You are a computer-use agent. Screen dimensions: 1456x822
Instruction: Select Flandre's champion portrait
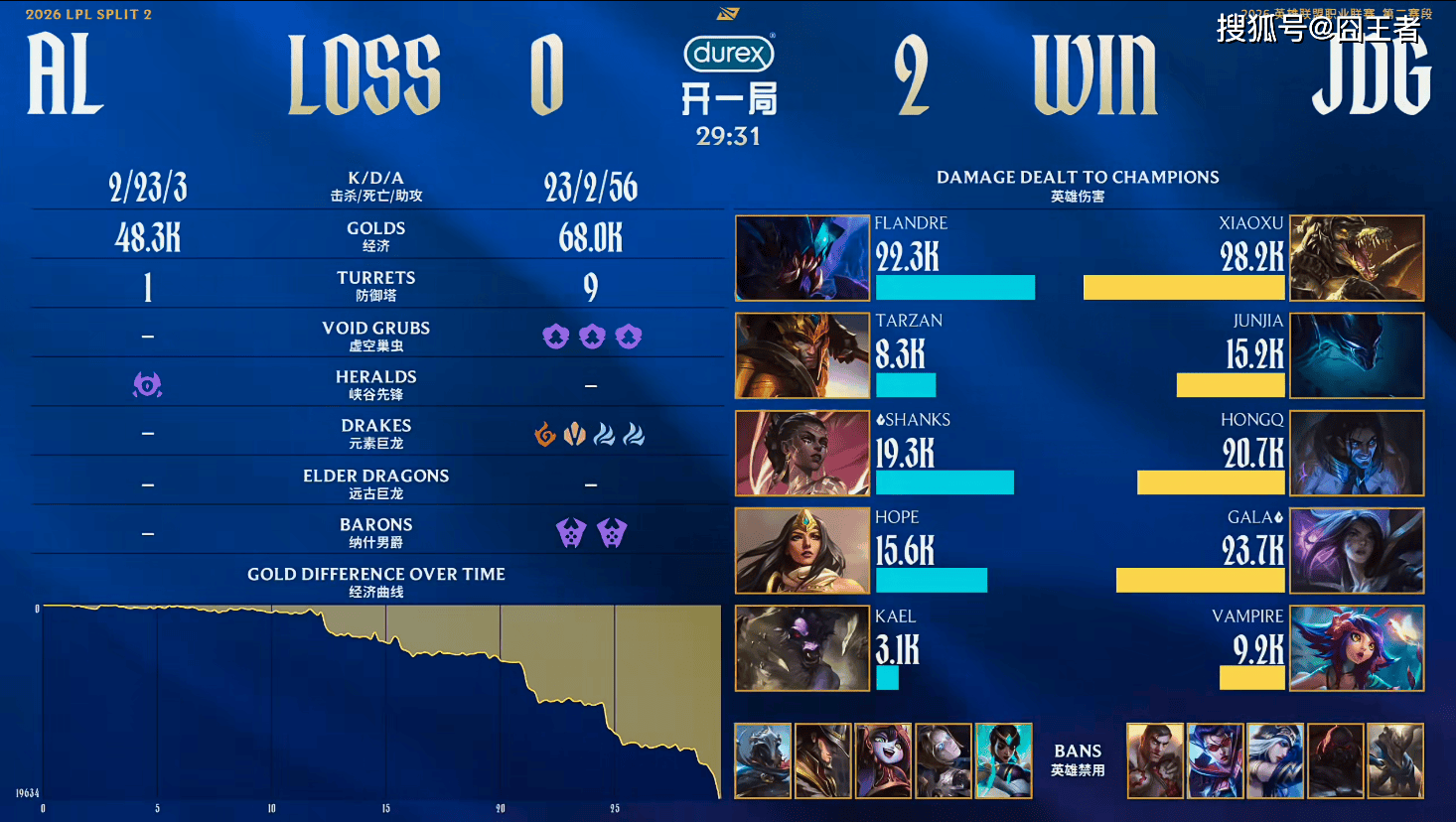[x=802, y=258]
